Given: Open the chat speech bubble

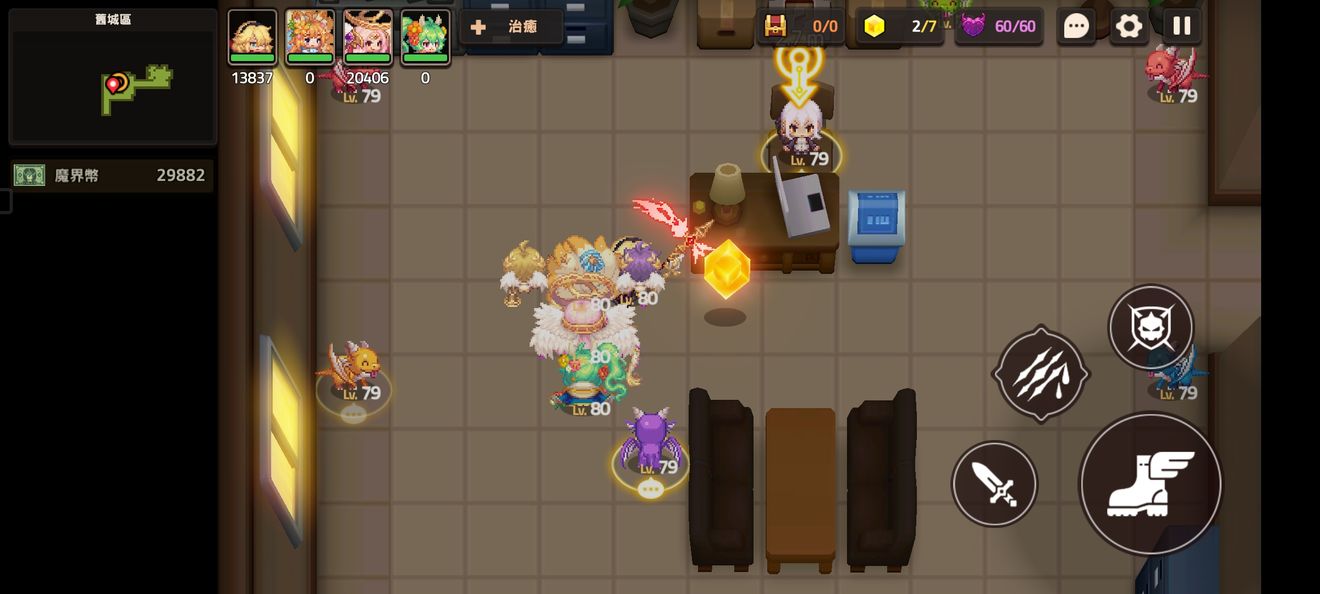Looking at the screenshot, I should coord(1076,26).
